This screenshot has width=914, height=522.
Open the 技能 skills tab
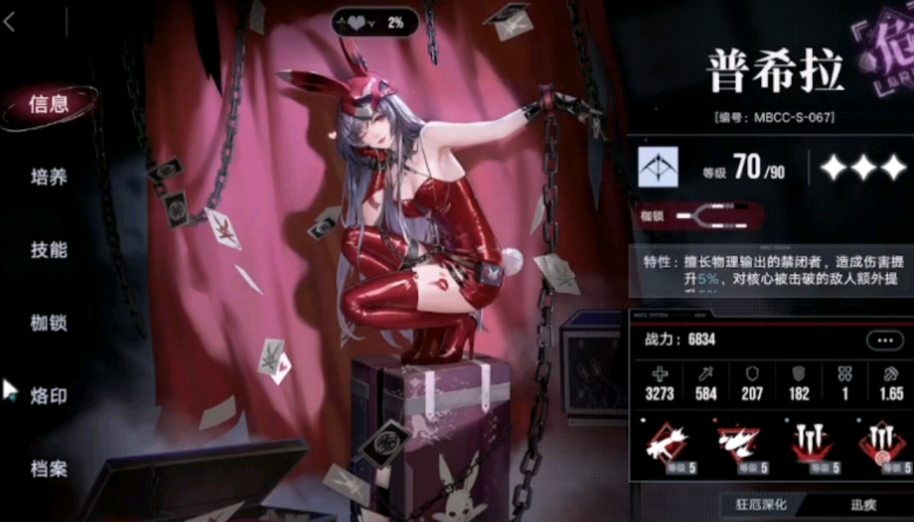[x=49, y=250]
